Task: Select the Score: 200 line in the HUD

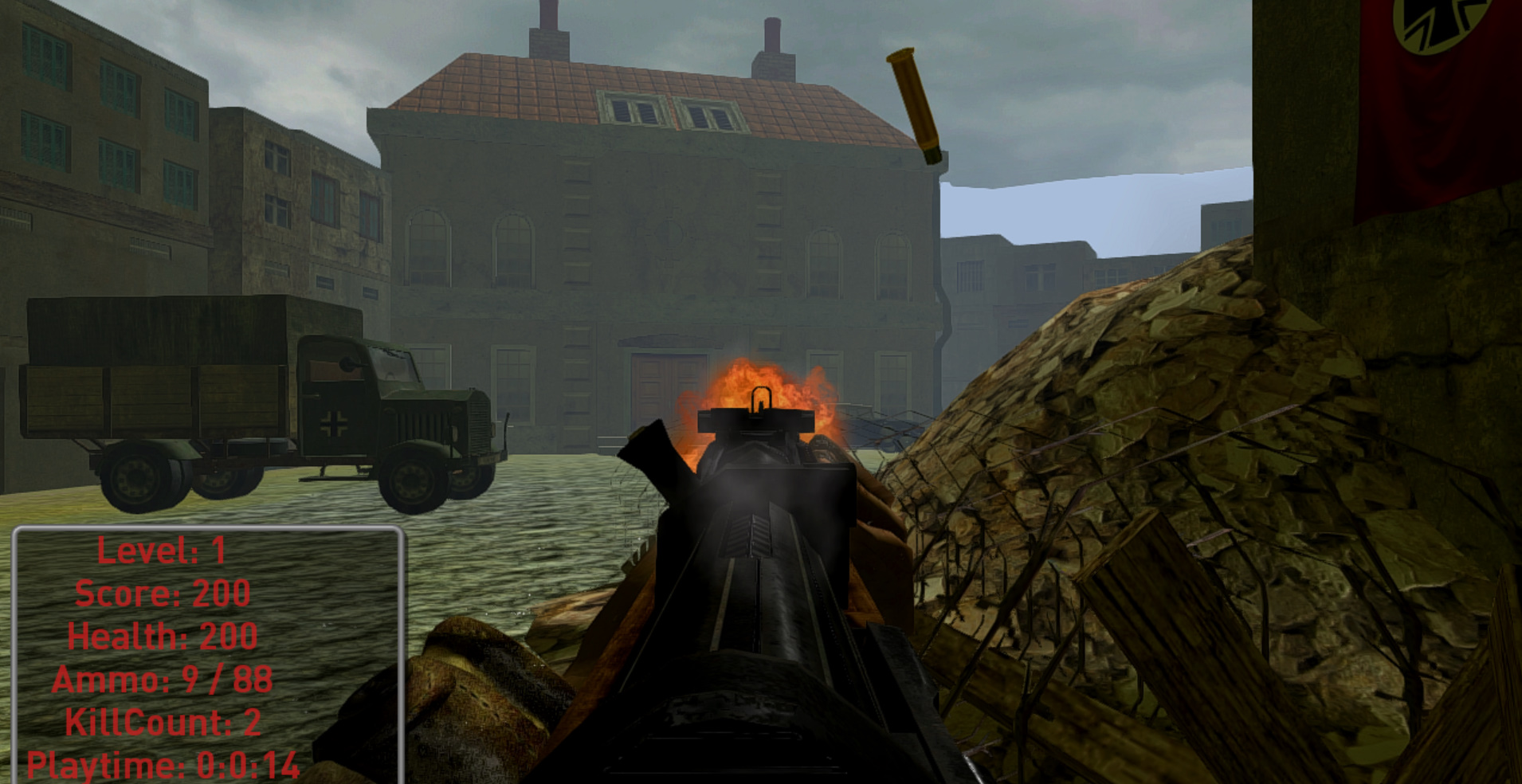Action: tap(163, 594)
